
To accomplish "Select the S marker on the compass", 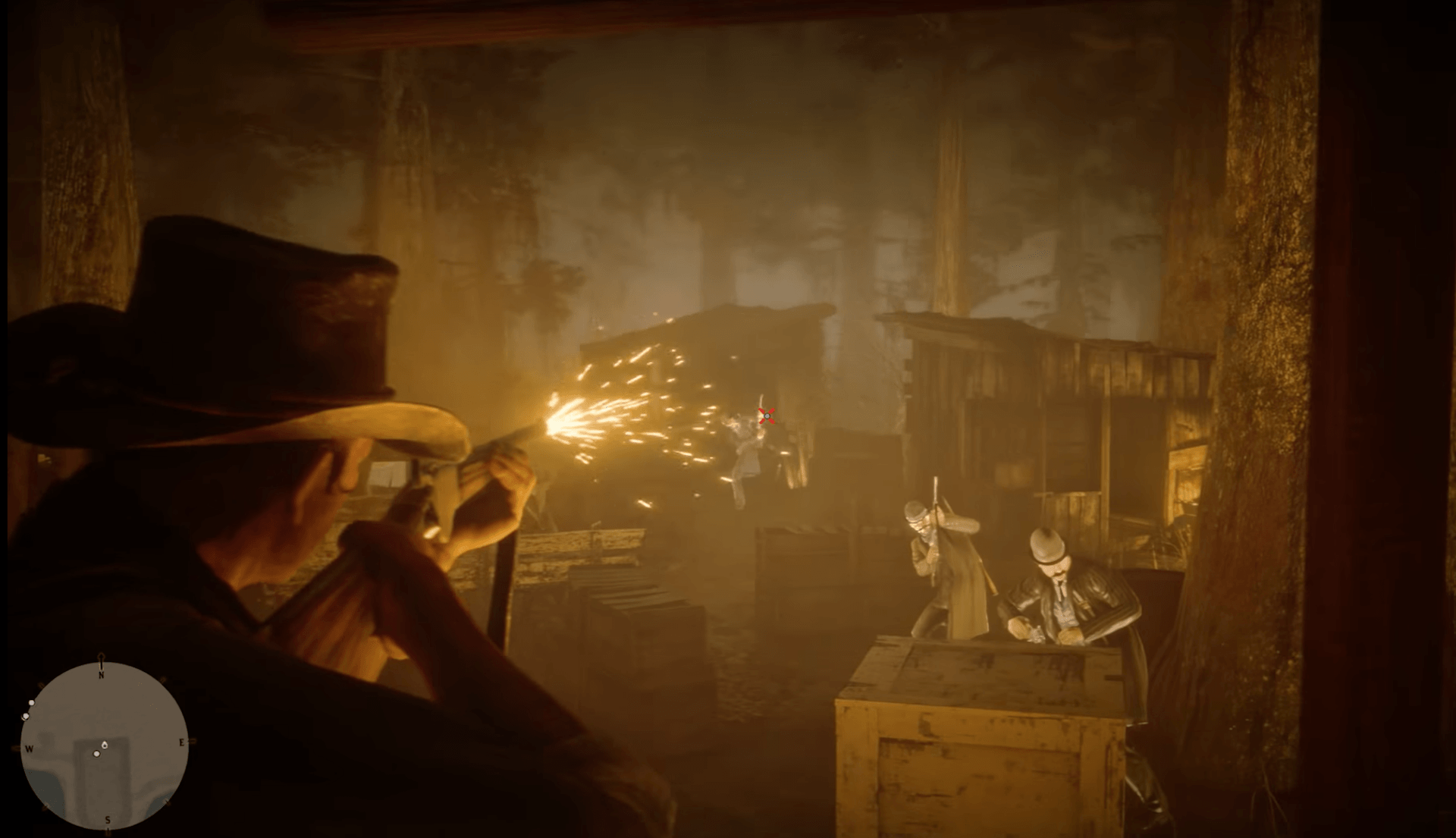I will pyautogui.click(x=108, y=821).
